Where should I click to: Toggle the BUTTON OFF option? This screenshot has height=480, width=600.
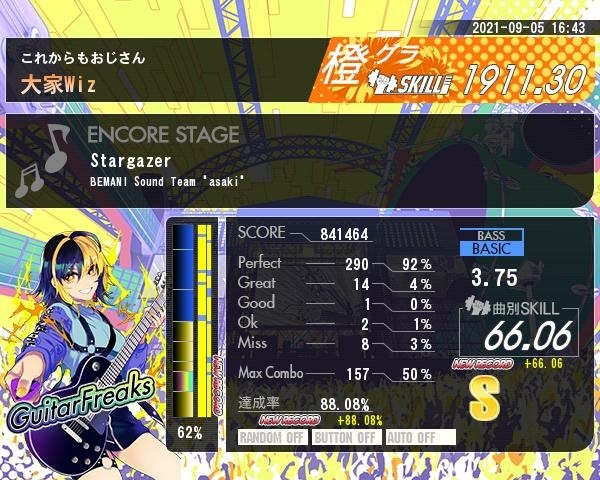click(x=346, y=437)
